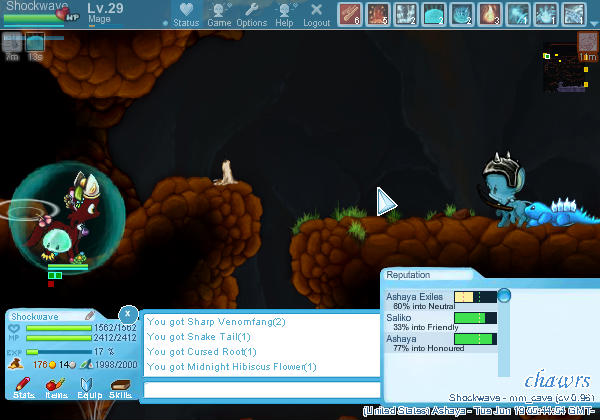
Task: Open the Stats panel
Action: click(22, 386)
